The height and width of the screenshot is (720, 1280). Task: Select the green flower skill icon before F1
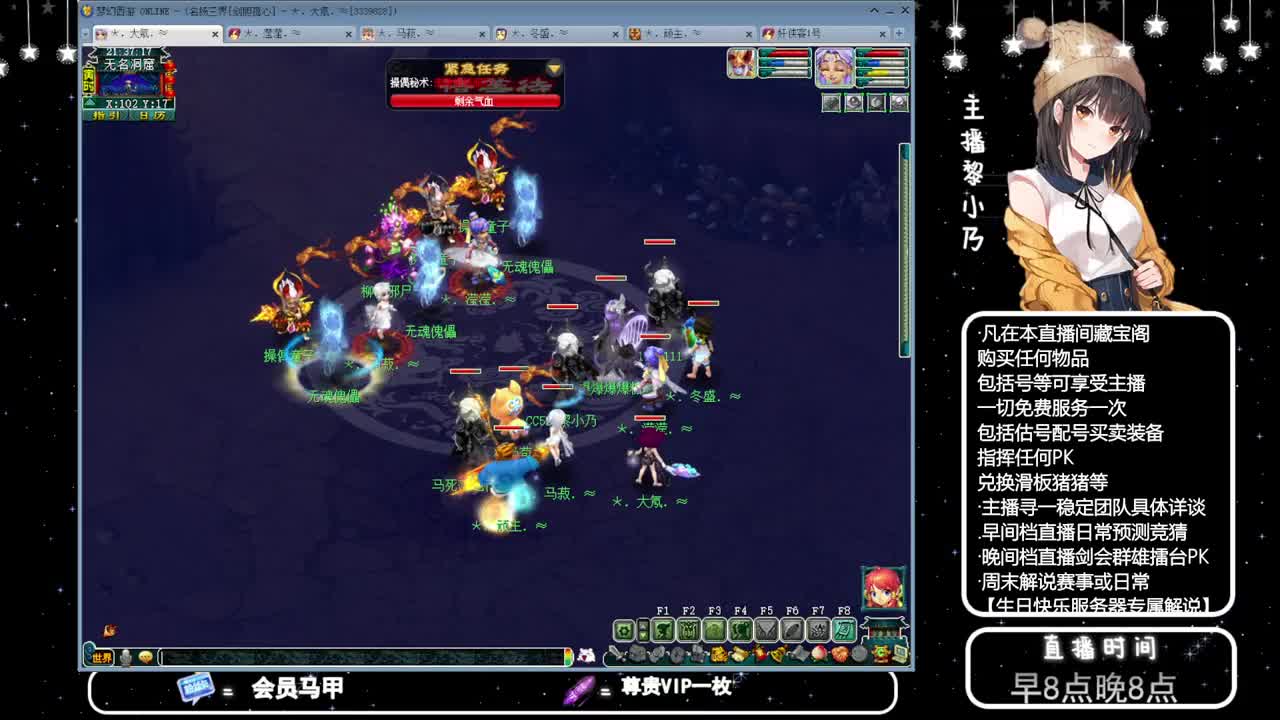click(x=624, y=630)
